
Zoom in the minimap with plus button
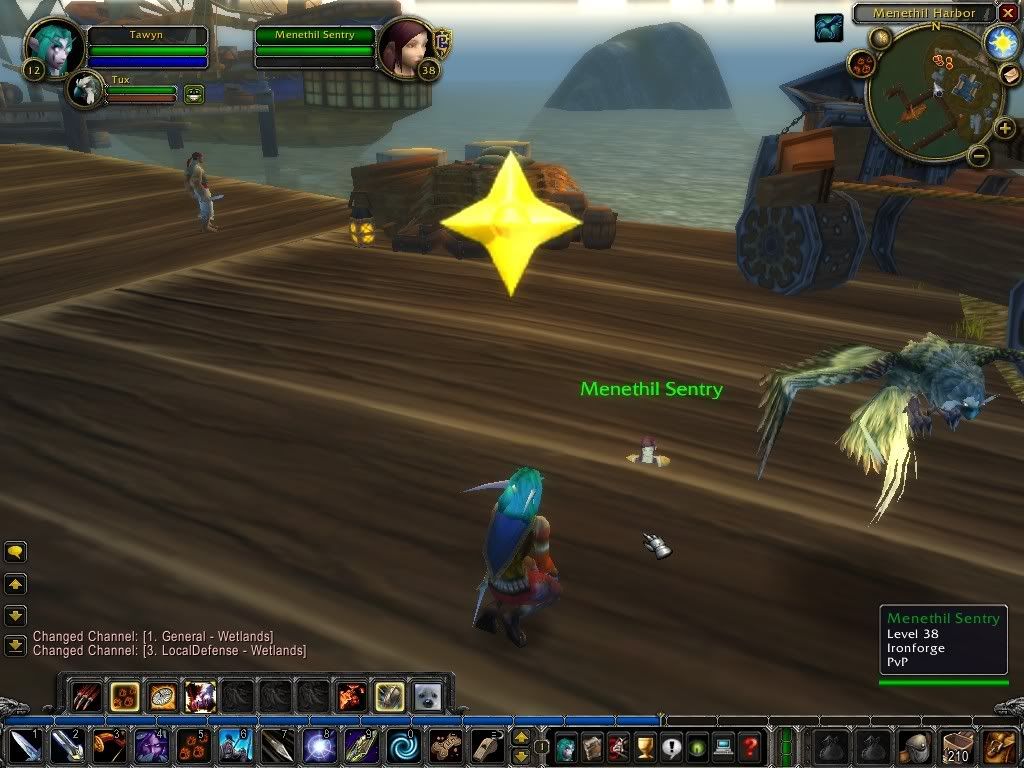(1004, 128)
